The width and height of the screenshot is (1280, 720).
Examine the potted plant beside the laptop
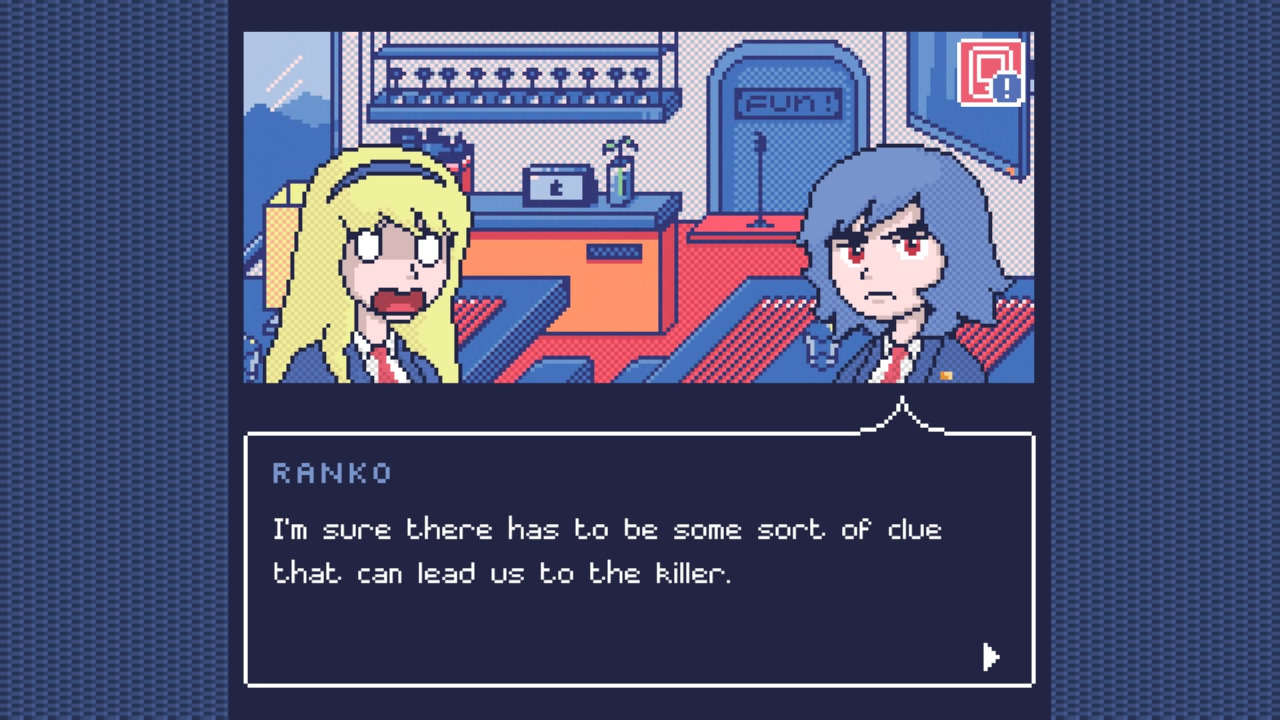click(620, 170)
